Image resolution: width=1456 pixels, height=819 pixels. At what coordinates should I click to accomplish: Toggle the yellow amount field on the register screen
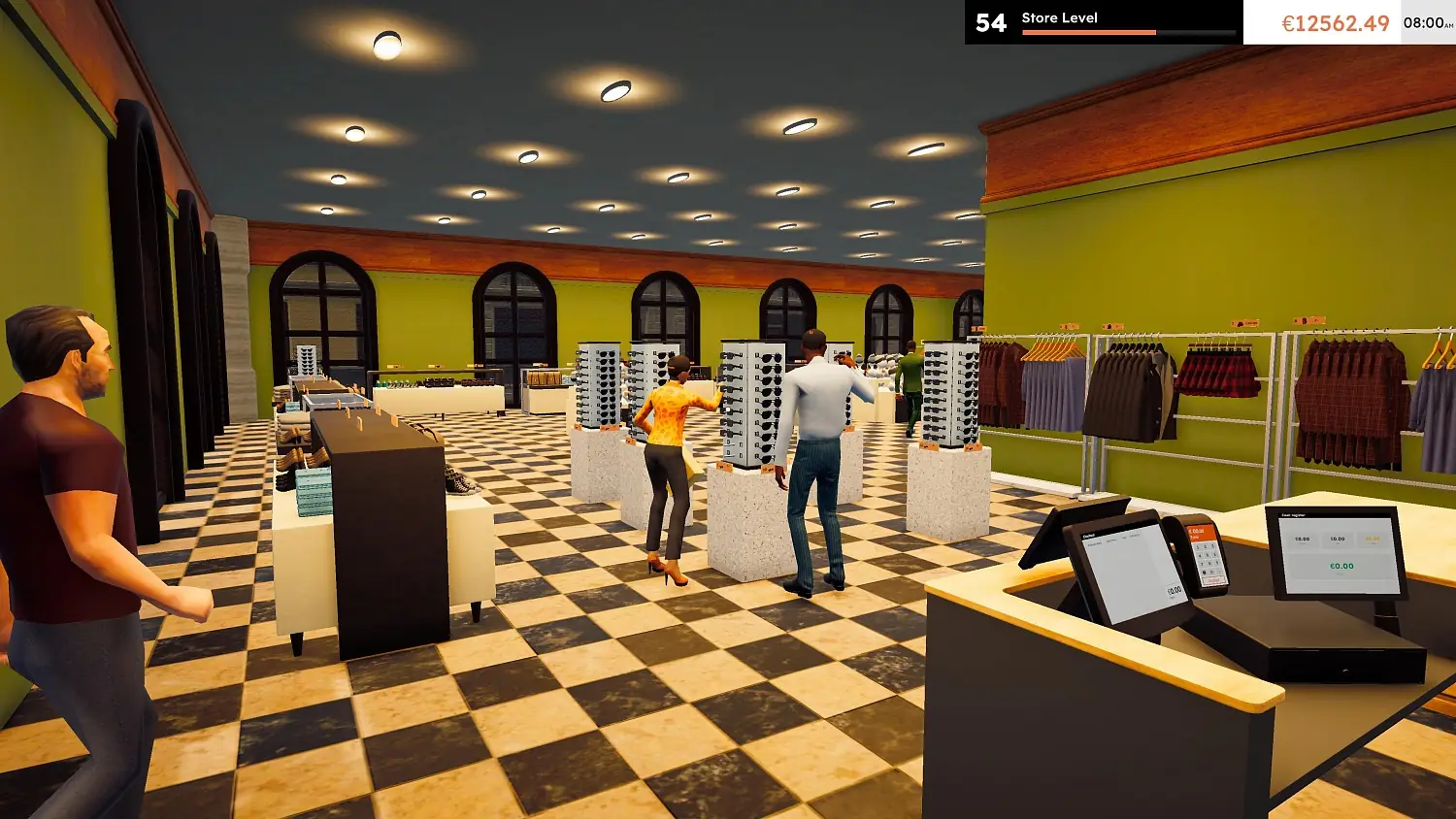coord(1372,539)
